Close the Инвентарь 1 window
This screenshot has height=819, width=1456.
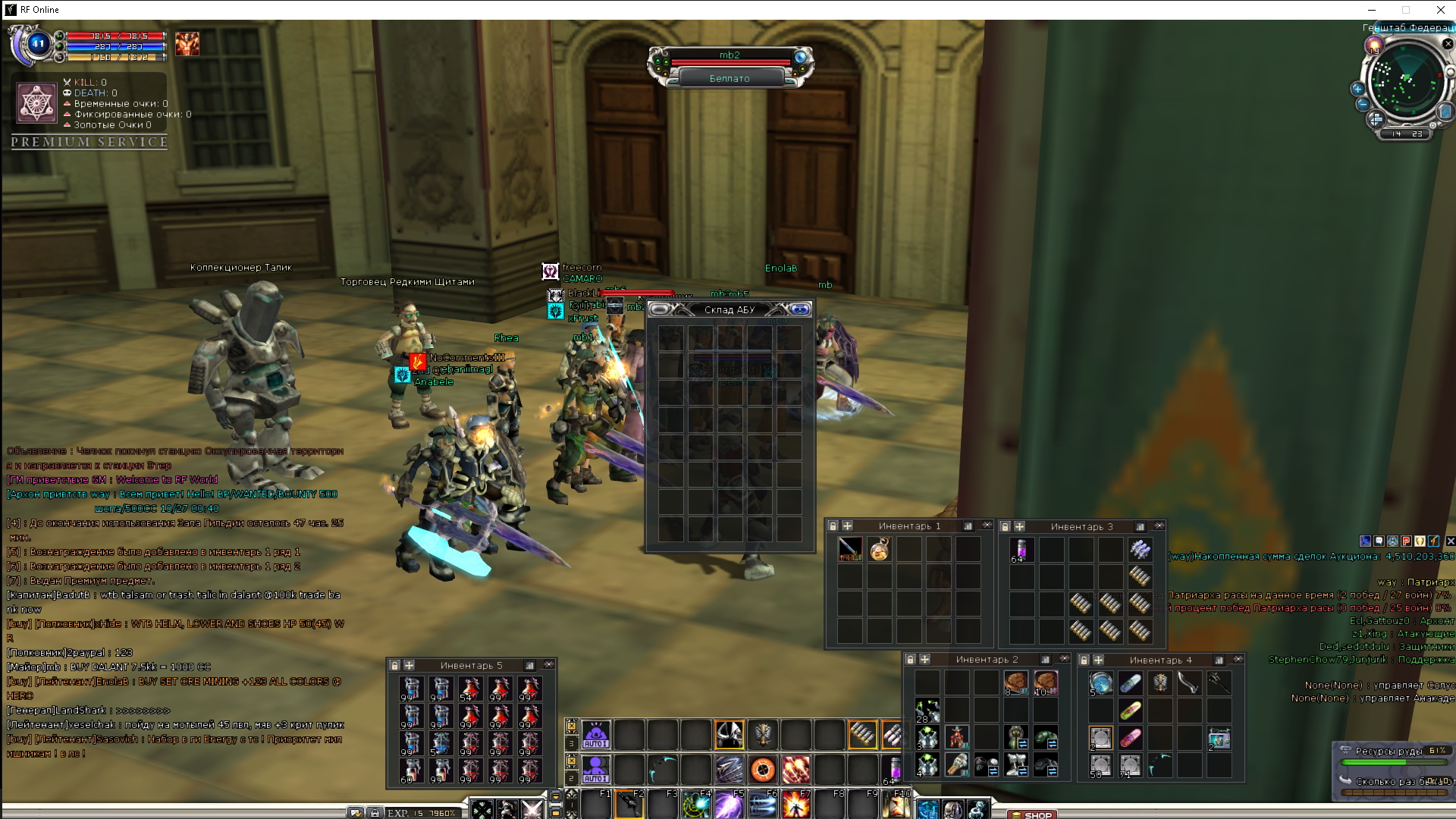click(x=987, y=526)
